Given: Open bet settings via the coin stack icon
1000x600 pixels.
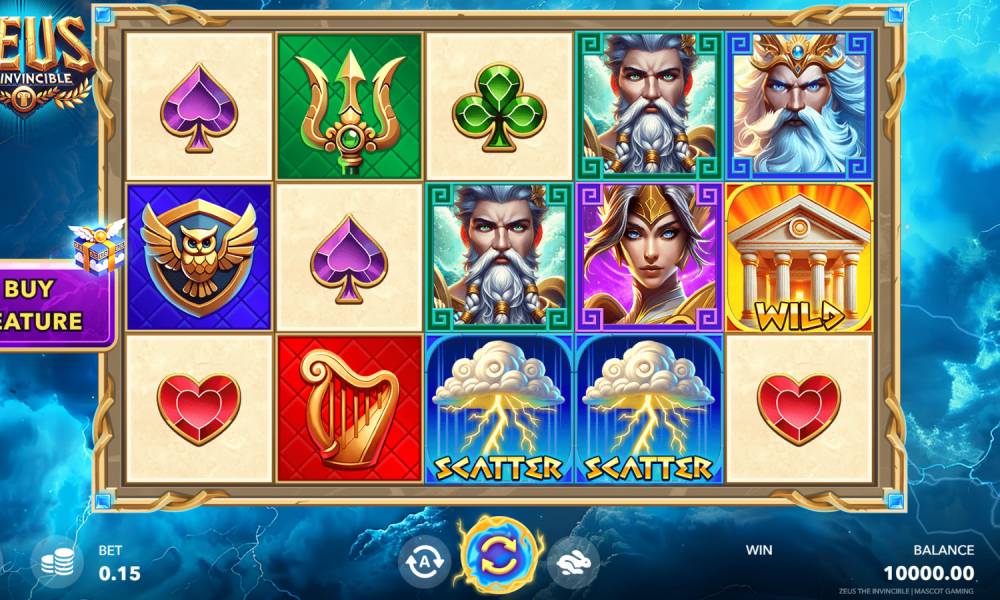Looking at the screenshot, I should [60, 564].
